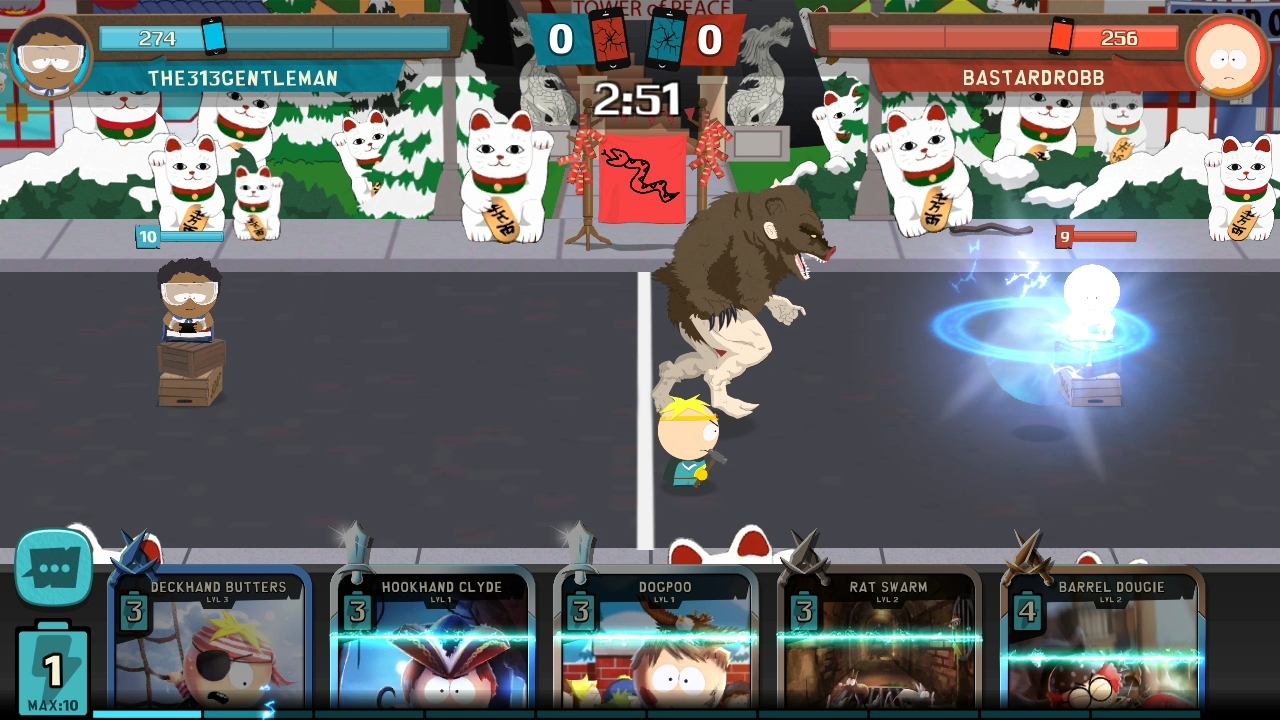
Task: Open the chat emote bubble button
Action: pos(53,570)
